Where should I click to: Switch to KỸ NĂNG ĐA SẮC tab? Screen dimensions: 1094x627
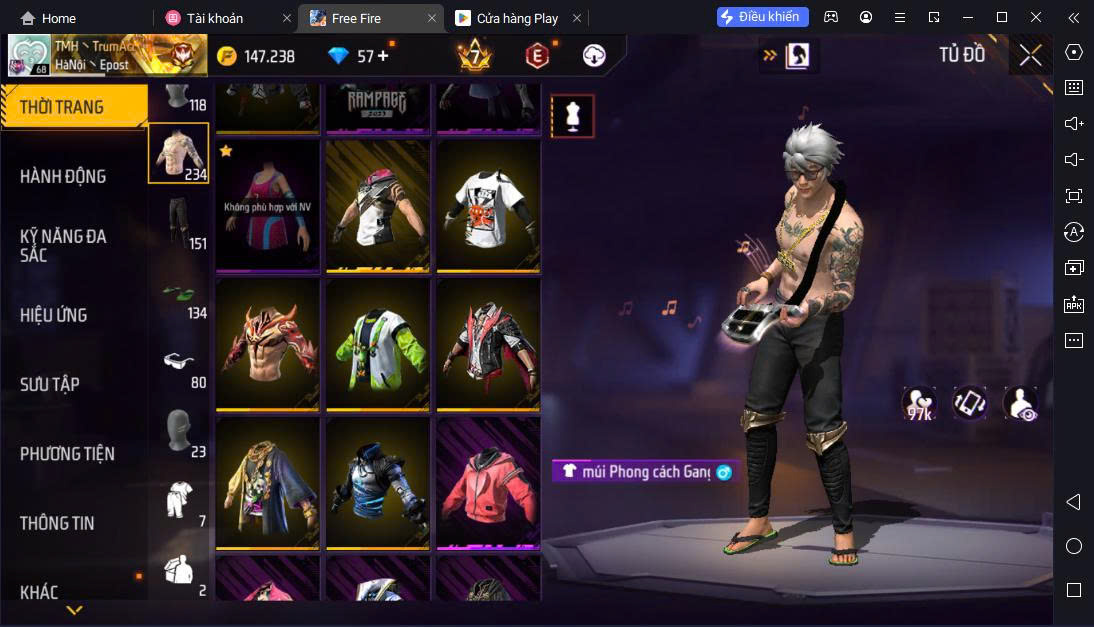[x=63, y=245]
